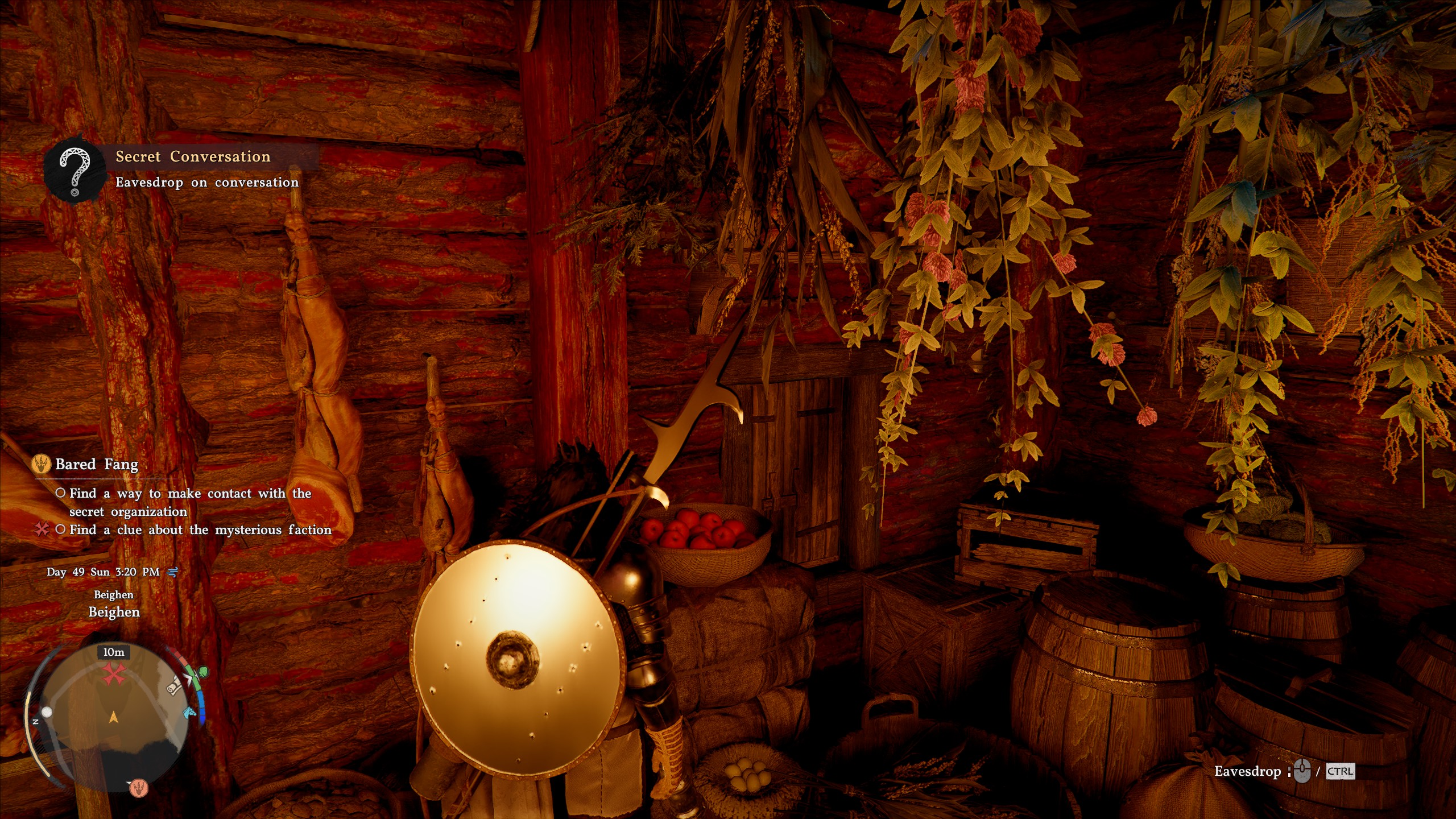
Task: Click the small arrow beside the paw icon
Action: (x=130, y=783)
